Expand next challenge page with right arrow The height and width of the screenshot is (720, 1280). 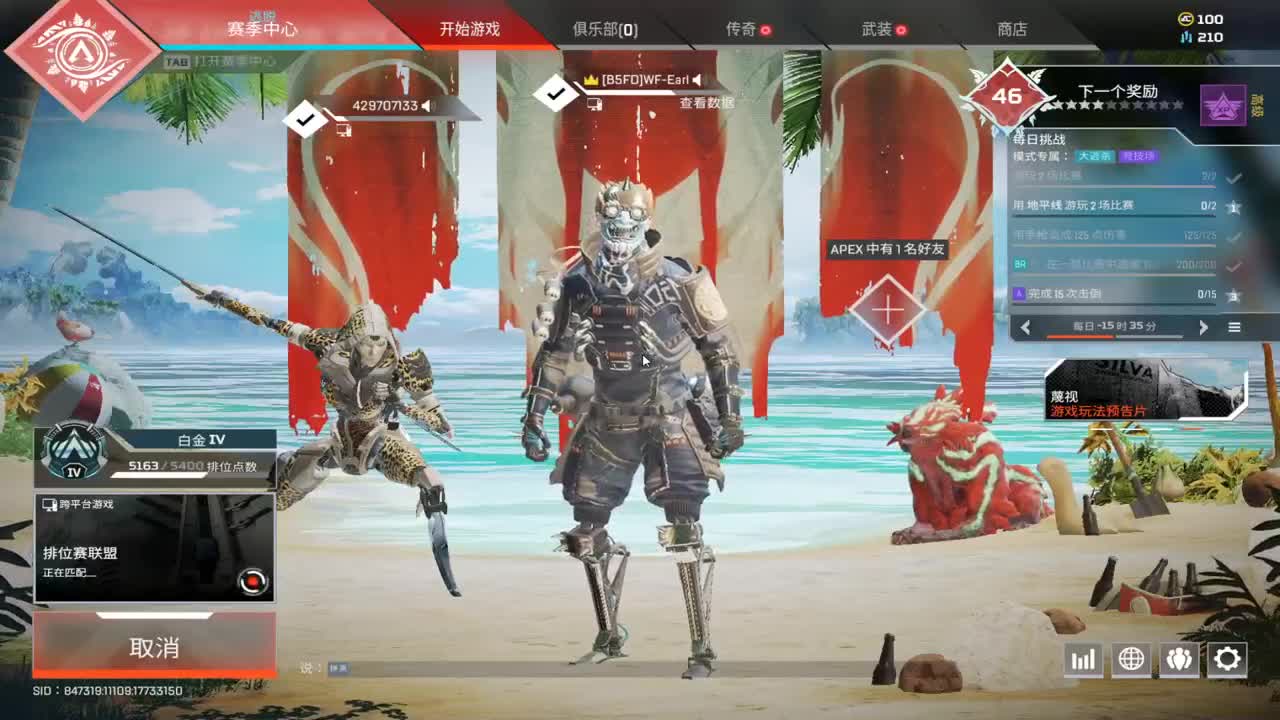click(x=1204, y=327)
